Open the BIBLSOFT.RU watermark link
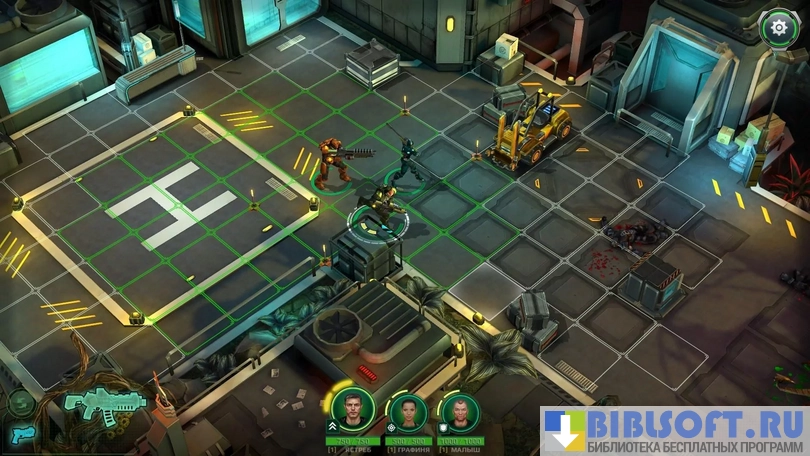 (x=675, y=431)
